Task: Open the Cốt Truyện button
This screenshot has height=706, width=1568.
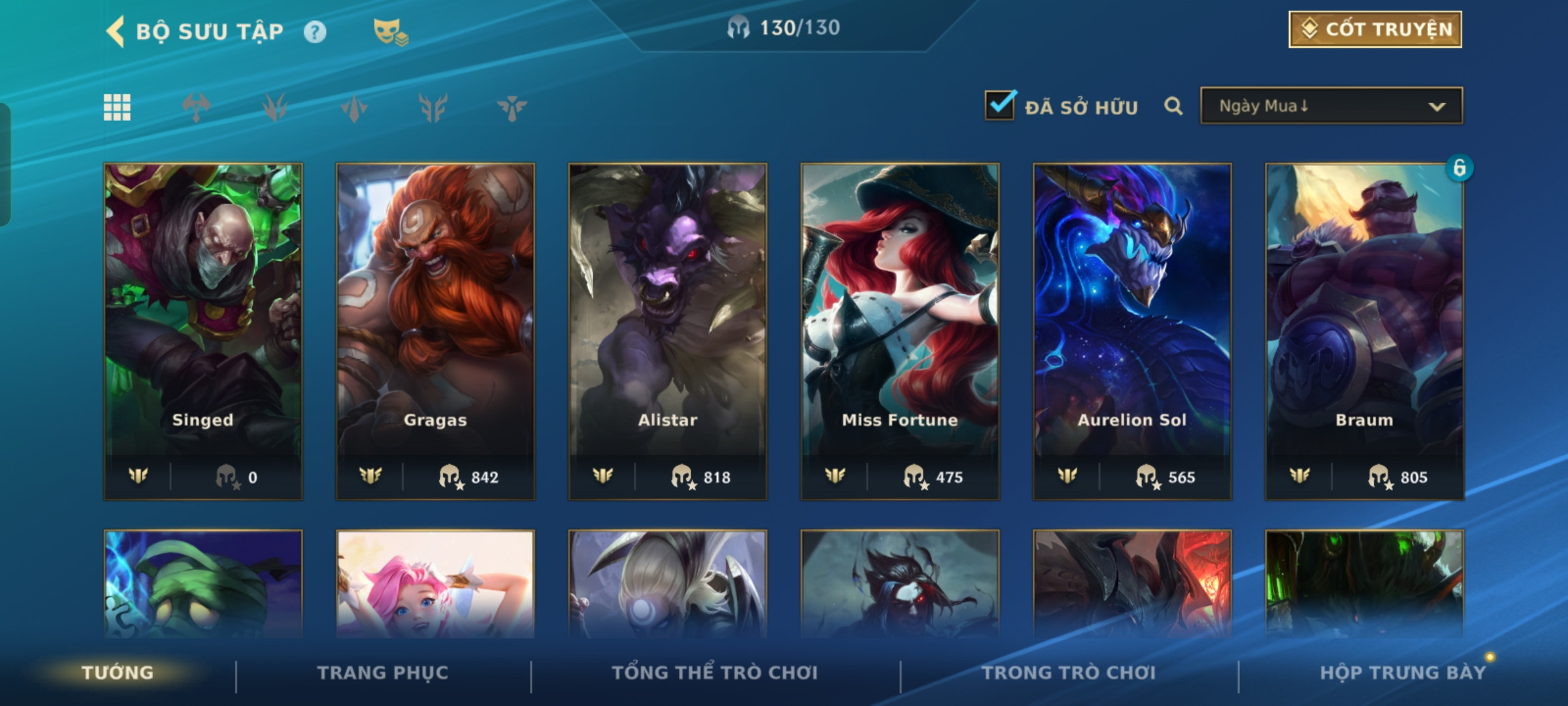Action: coord(1375,29)
